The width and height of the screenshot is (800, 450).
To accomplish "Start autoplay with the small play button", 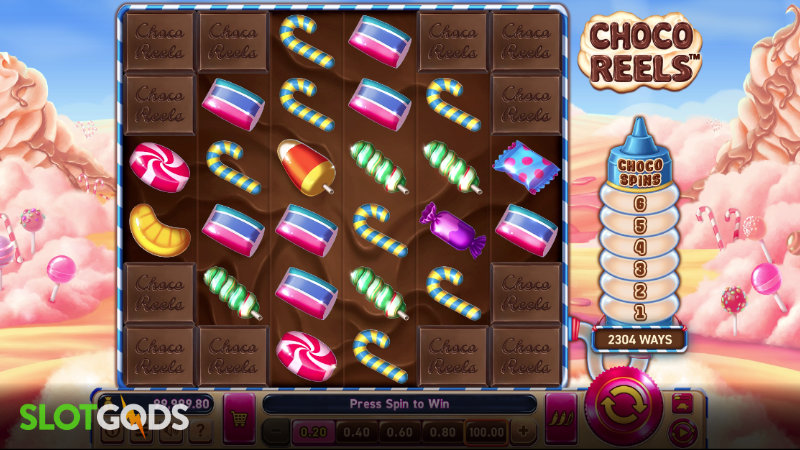I will point(683,431).
